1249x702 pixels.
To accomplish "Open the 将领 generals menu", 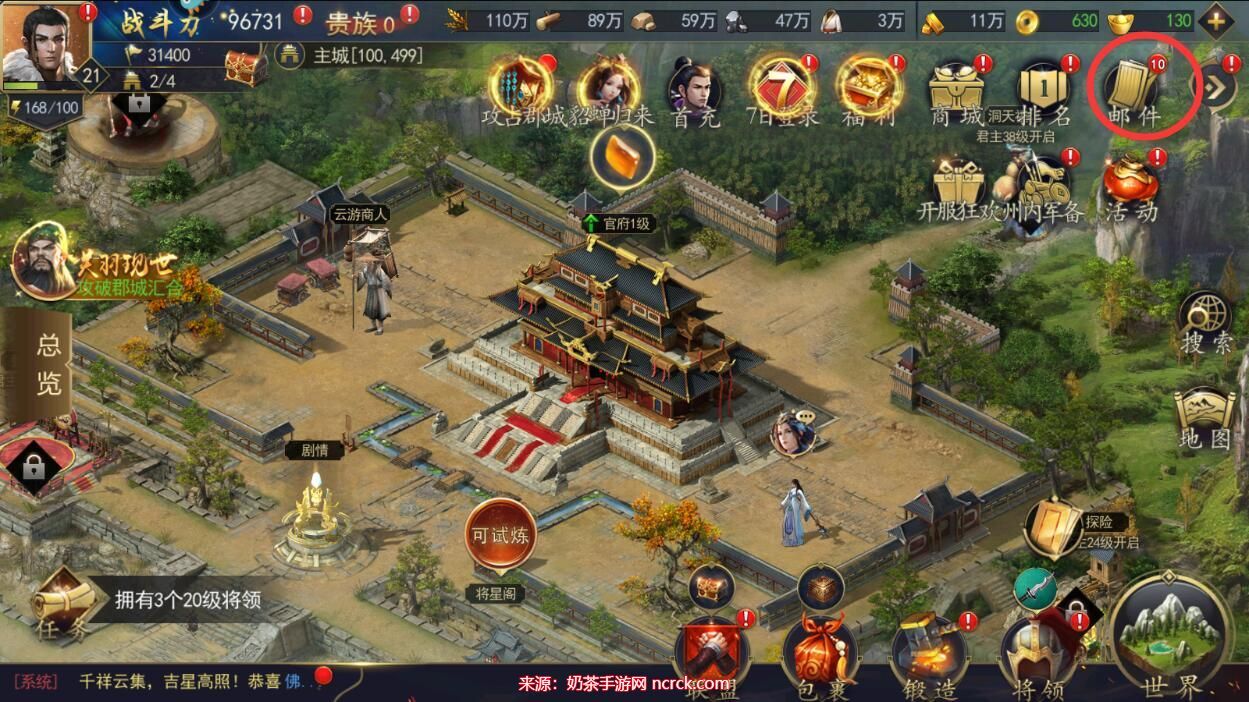I will [x=1038, y=655].
